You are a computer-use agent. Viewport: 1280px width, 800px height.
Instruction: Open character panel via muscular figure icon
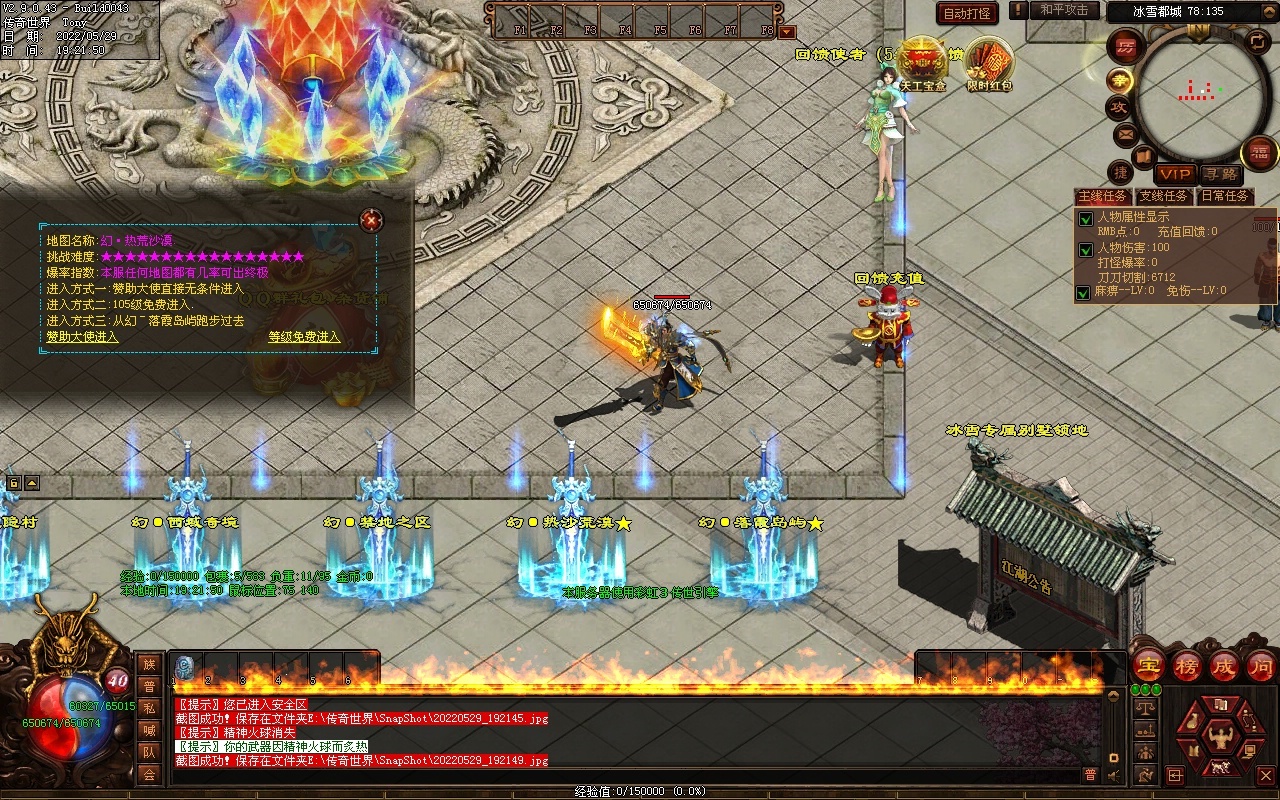tap(1218, 739)
